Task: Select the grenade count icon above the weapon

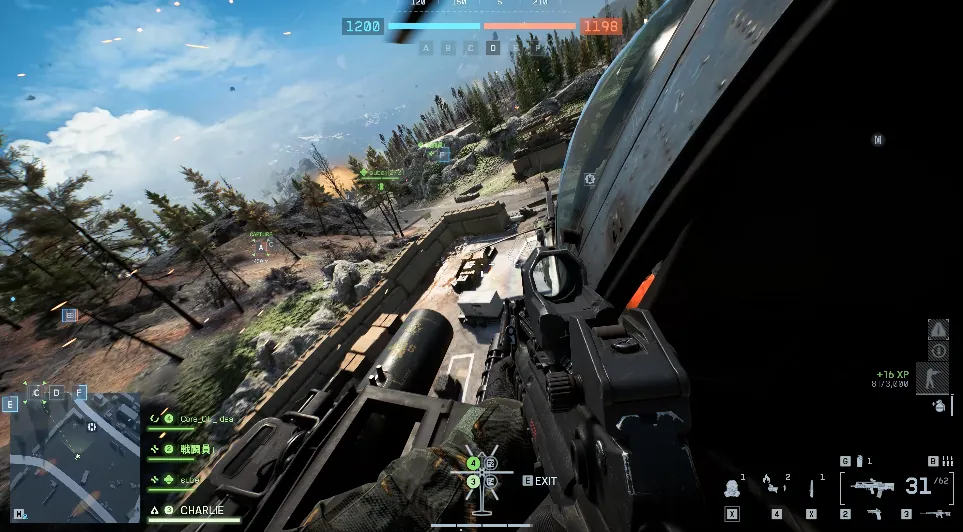Action: click(x=858, y=461)
